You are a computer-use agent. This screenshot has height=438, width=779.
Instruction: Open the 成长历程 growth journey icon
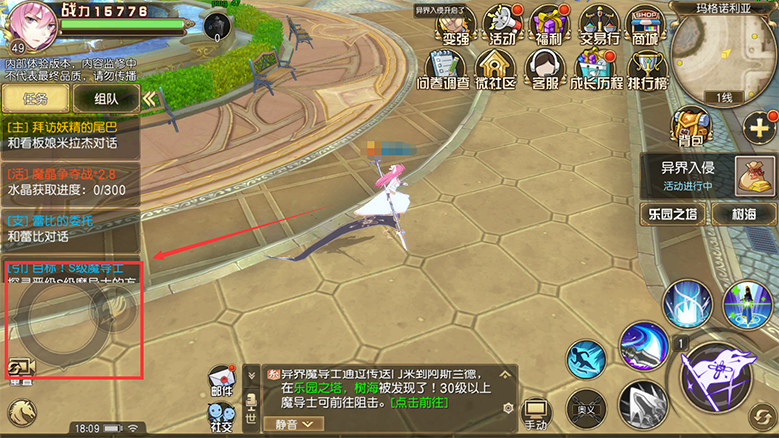(x=596, y=71)
